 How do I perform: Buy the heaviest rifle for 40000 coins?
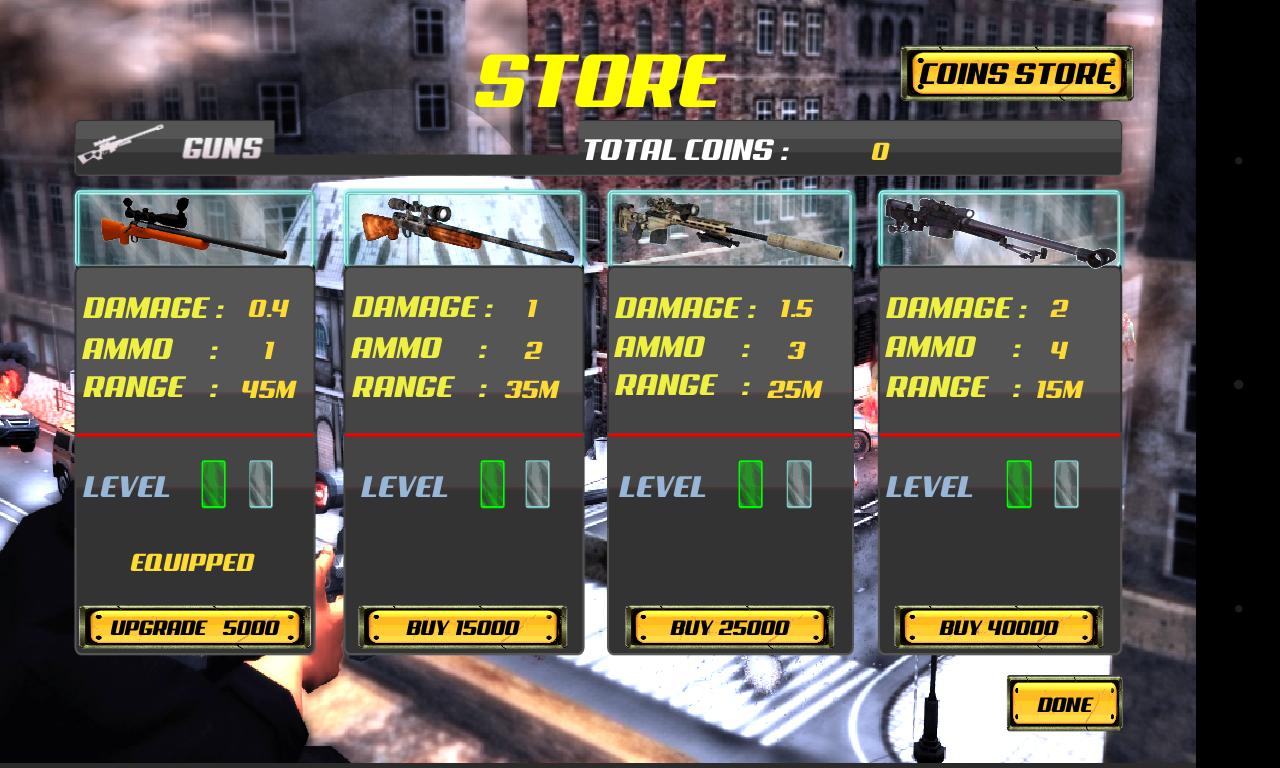pyautogui.click(x=996, y=627)
